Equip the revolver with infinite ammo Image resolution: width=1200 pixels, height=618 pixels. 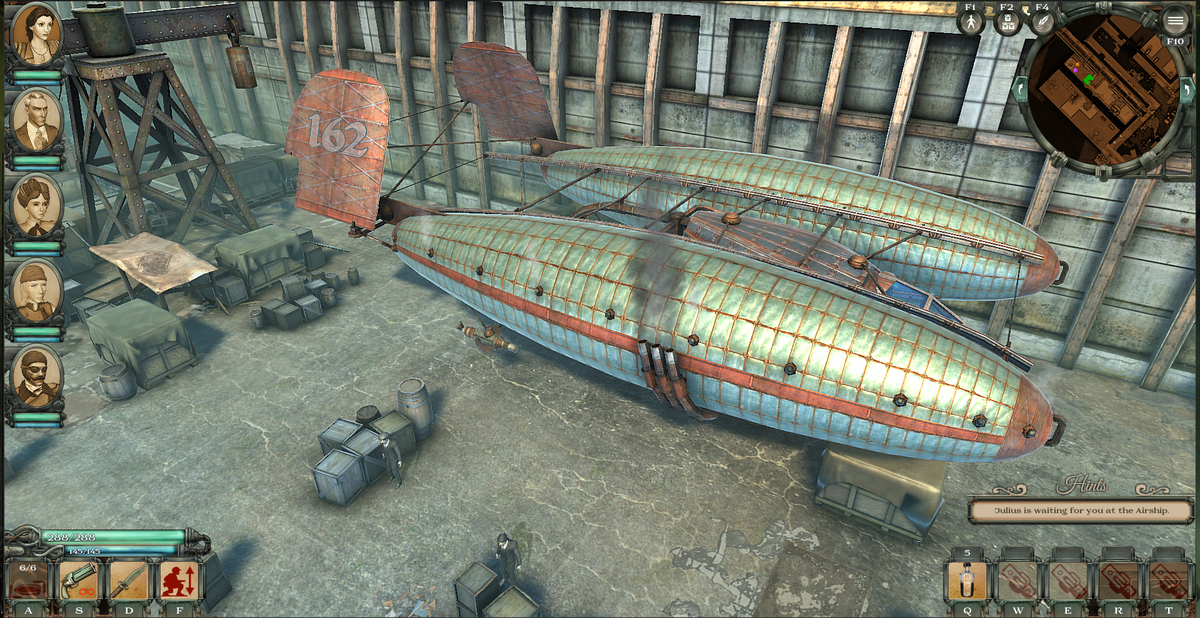pos(78,580)
